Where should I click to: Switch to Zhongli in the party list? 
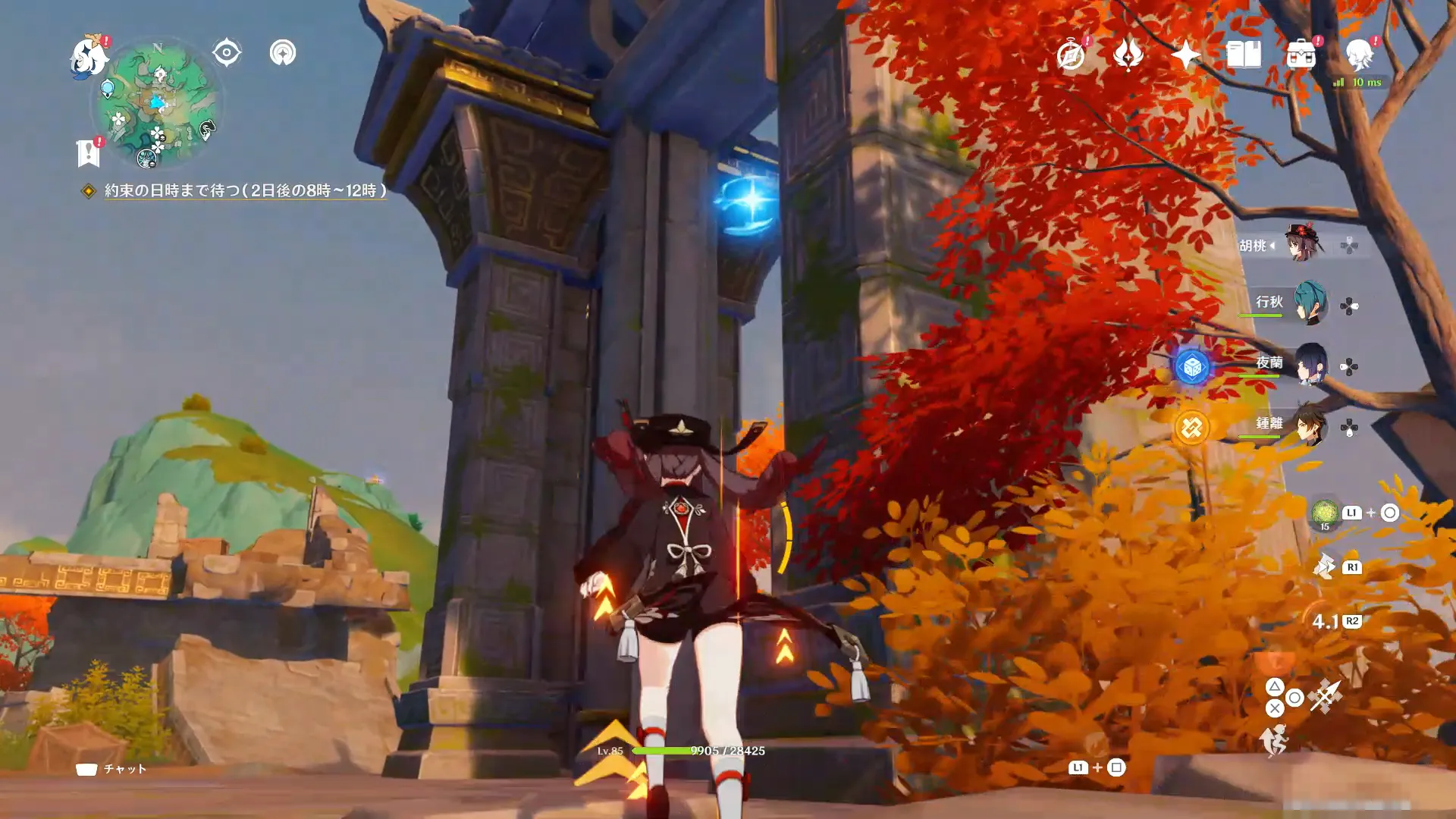pos(1309,425)
